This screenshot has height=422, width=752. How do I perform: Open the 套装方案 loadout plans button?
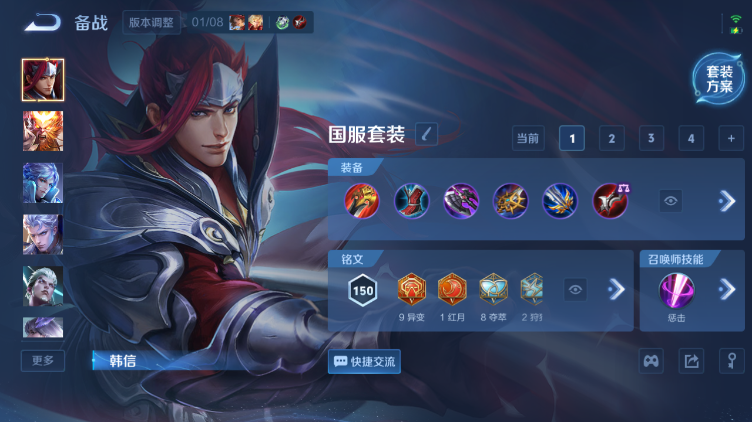coord(719,79)
